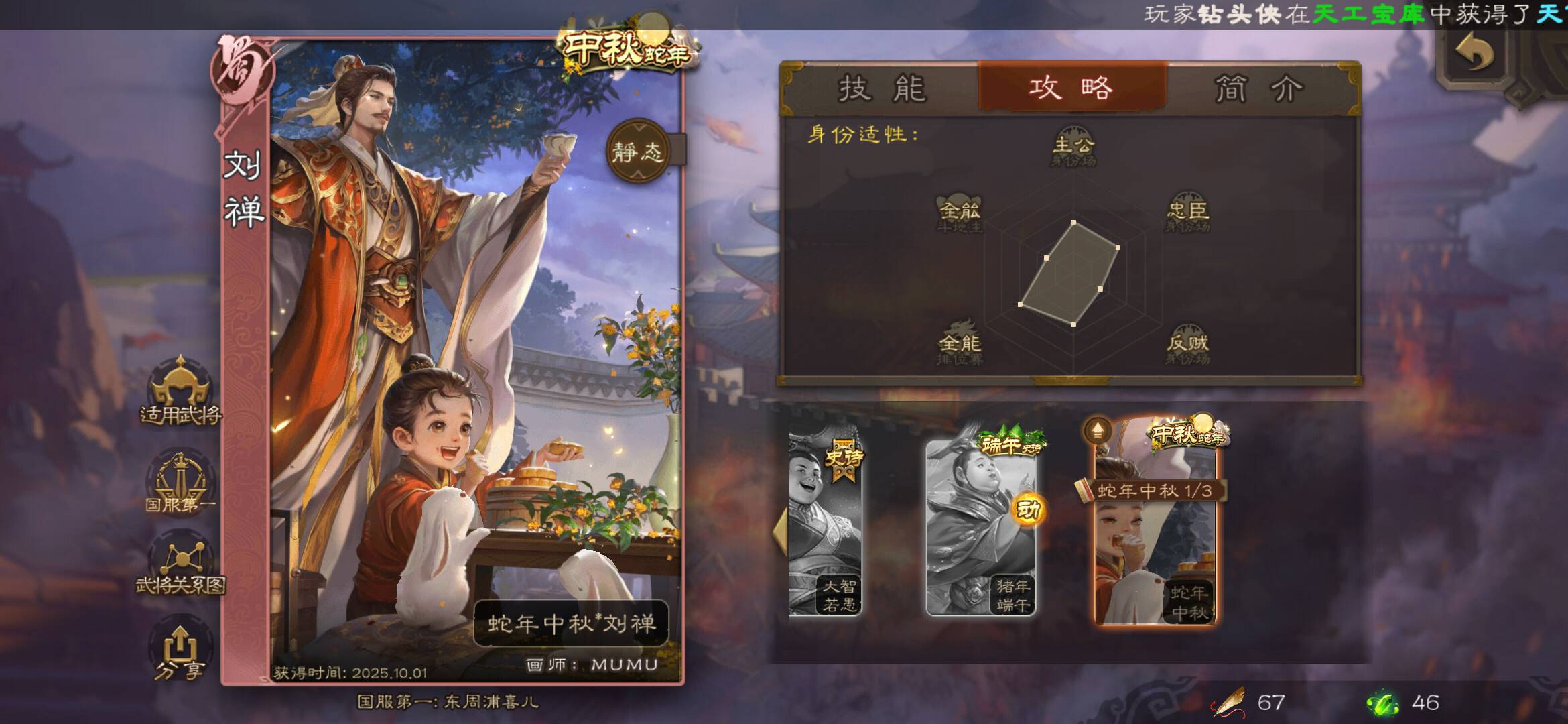
Task: Select the 攻略 tab
Action: point(1071,88)
